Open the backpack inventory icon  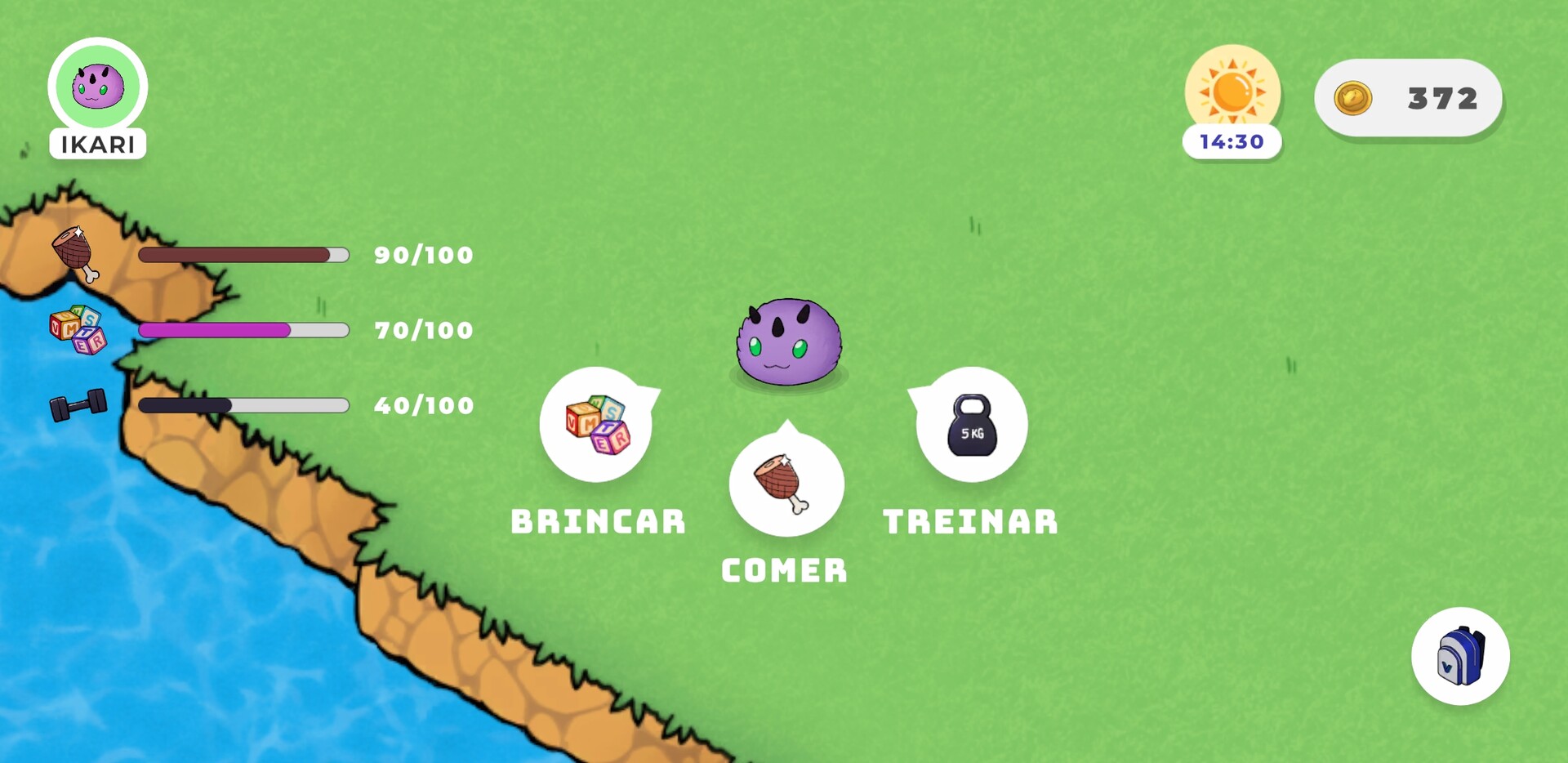[1461, 658]
